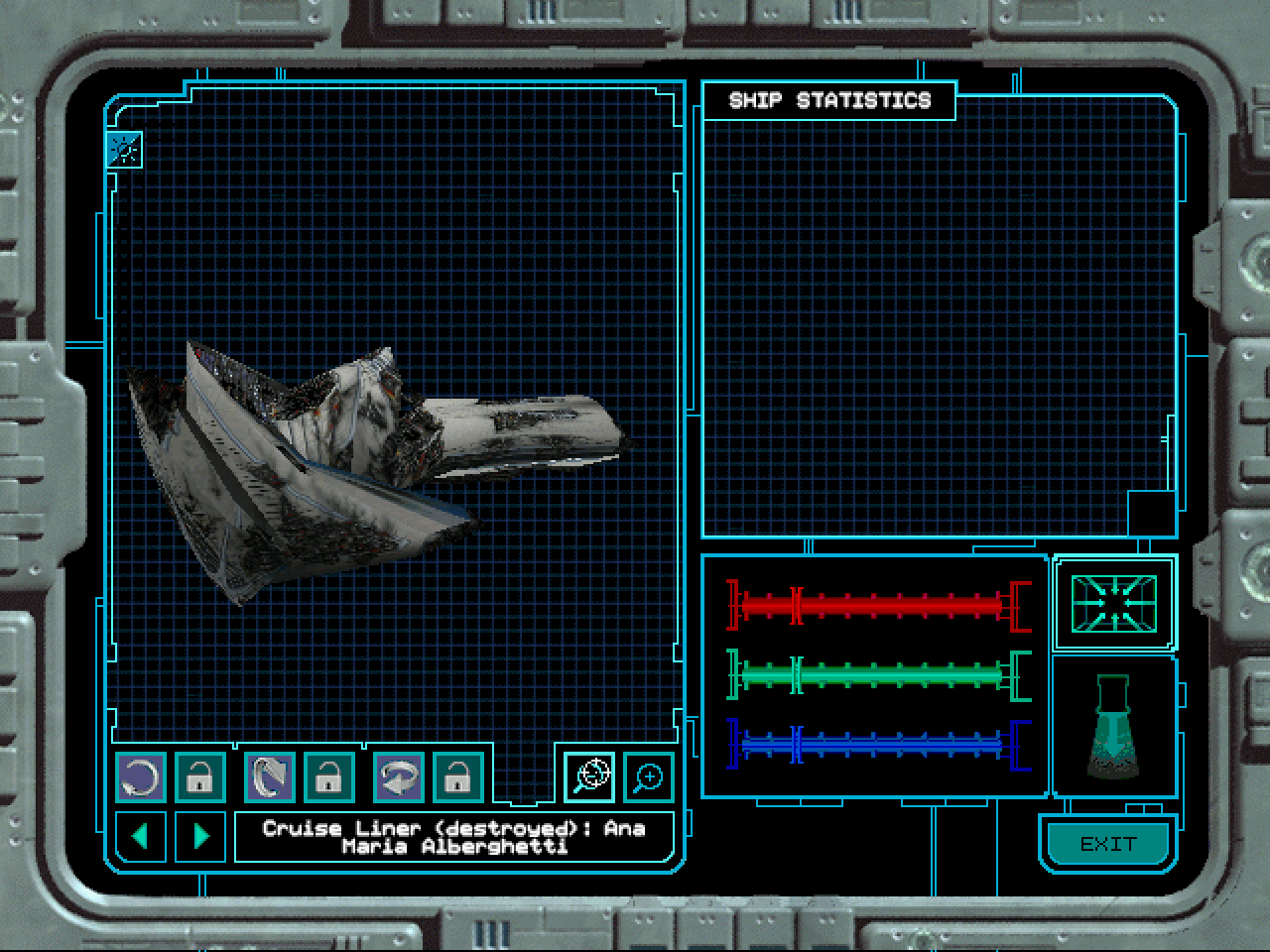
Task: Activate the vertical loop rotation button
Action: point(270,777)
